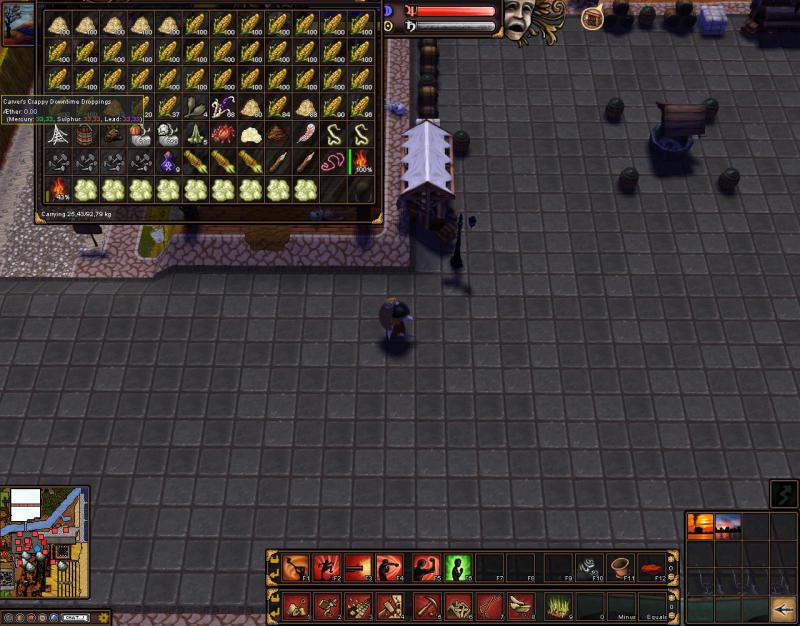Select the pink worm inventory item
The image size is (800, 626).
pyautogui.click(x=332, y=161)
